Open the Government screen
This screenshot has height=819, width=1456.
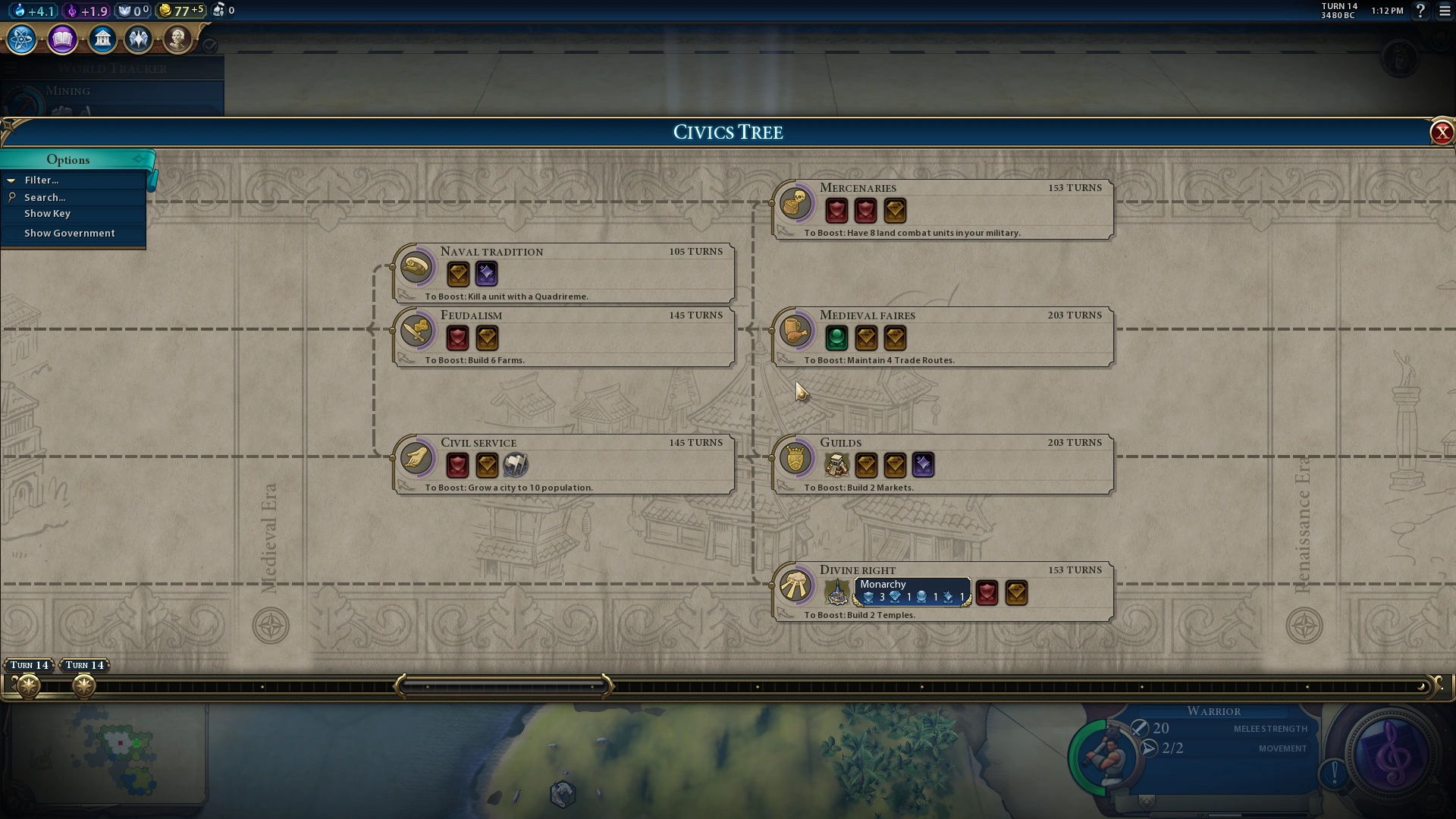(x=103, y=39)
